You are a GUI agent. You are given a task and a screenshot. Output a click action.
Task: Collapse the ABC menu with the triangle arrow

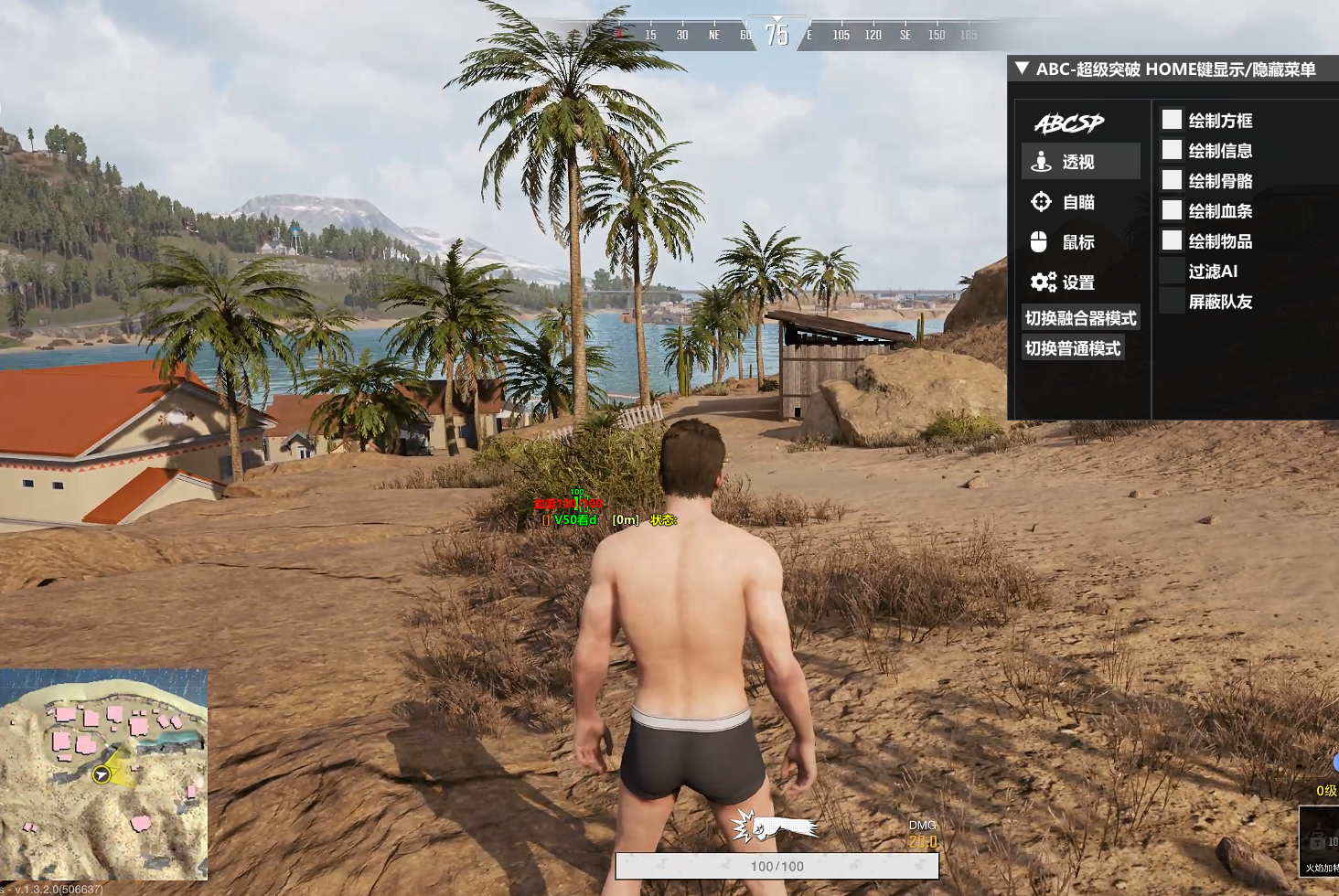point(1023,69)
